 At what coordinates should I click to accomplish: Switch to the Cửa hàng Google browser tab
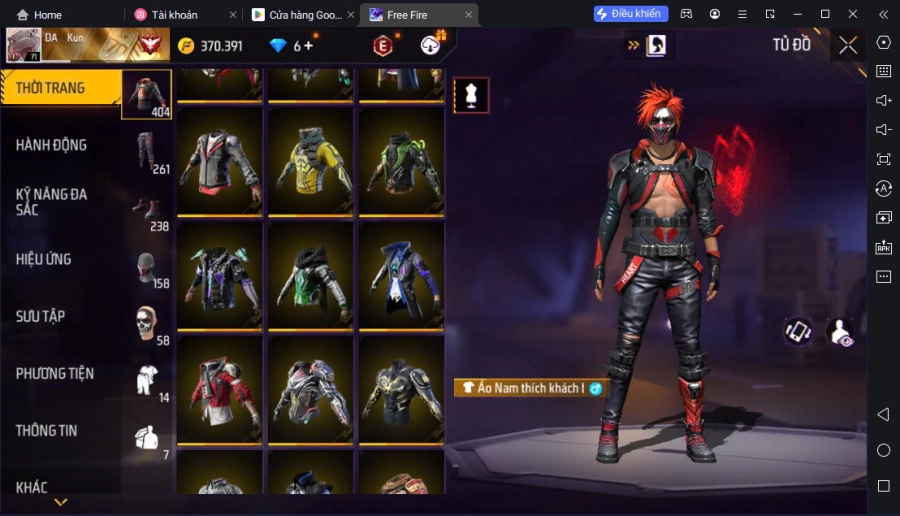300,15
